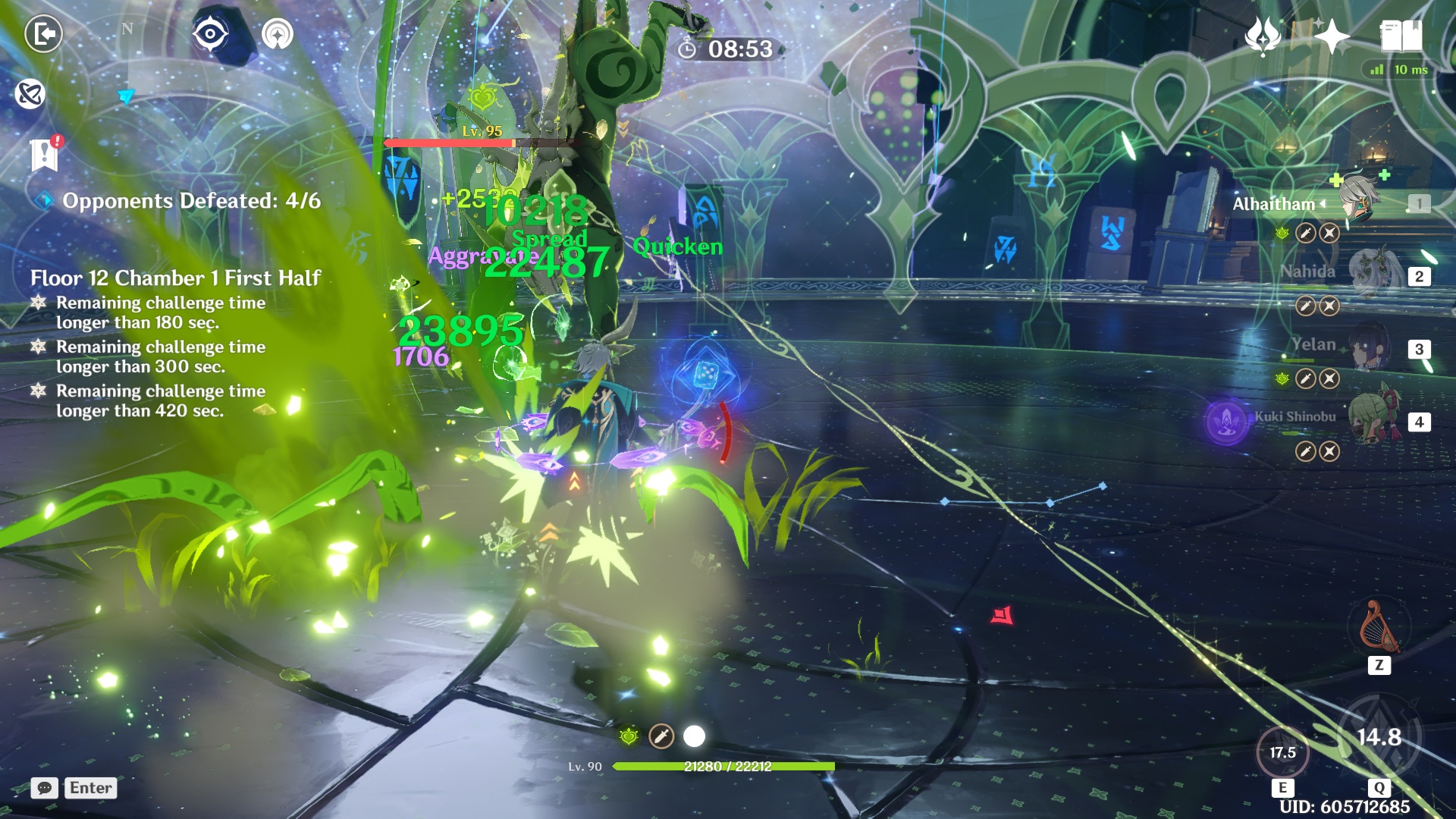
Task: Click the exit door icon top left
Action: pyautogui.click(x=44, y=34)
